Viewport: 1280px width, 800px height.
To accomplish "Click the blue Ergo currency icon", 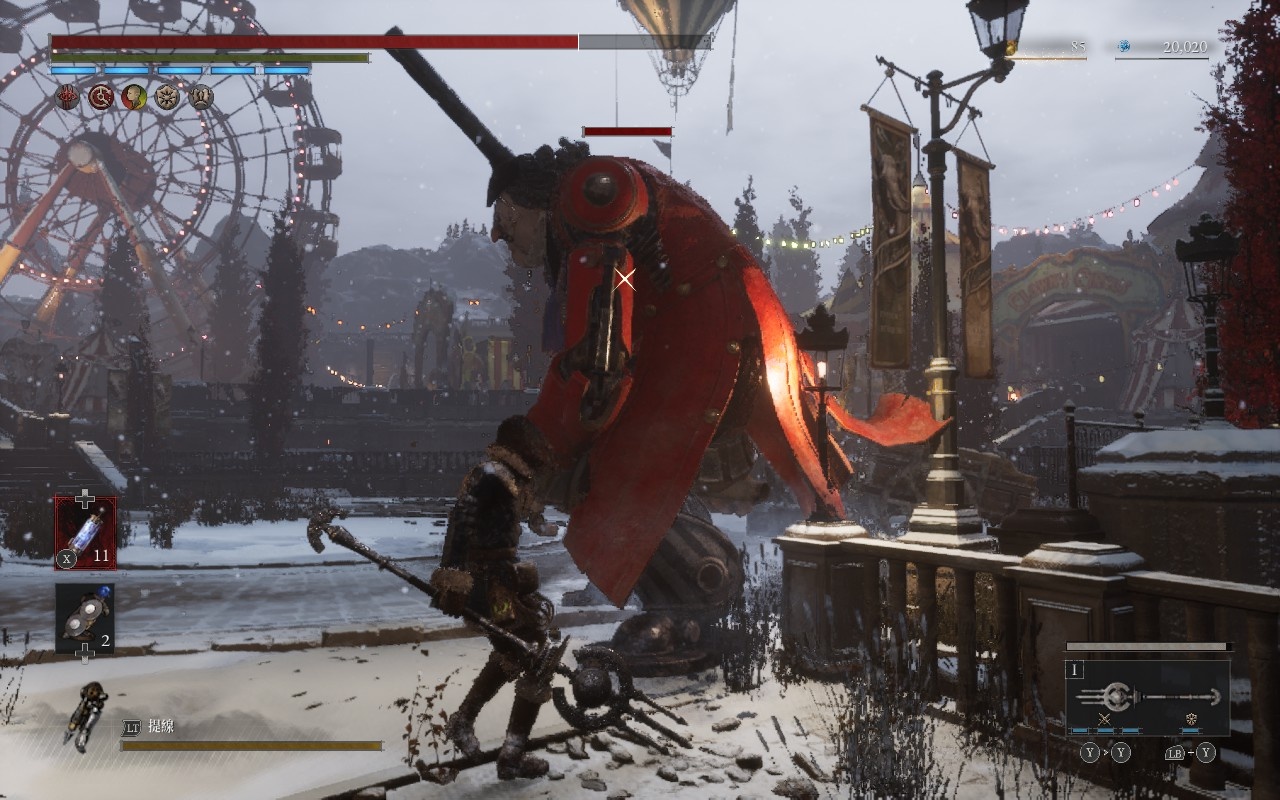I will point(1123,46).
